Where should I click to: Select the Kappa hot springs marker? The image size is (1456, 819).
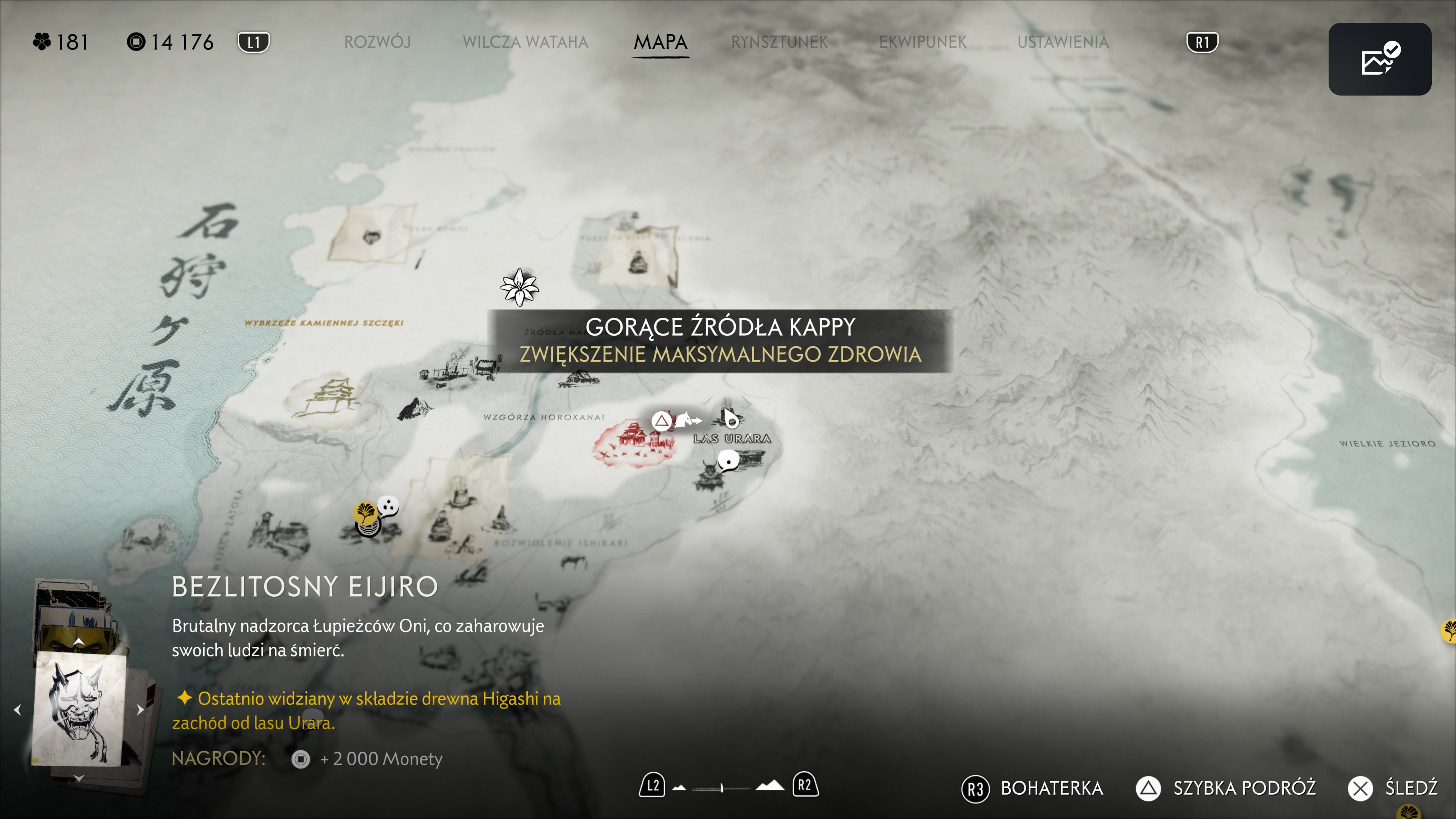(730, 419)
